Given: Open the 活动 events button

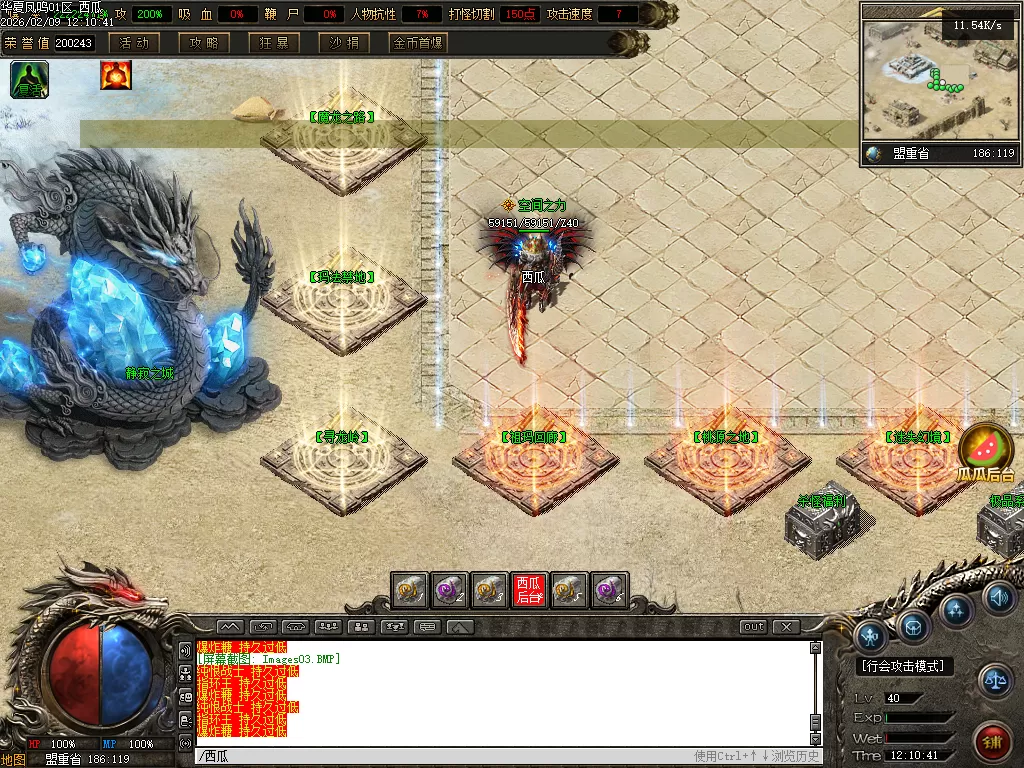Looking at the screenshot, I should (x=135, y=43).
